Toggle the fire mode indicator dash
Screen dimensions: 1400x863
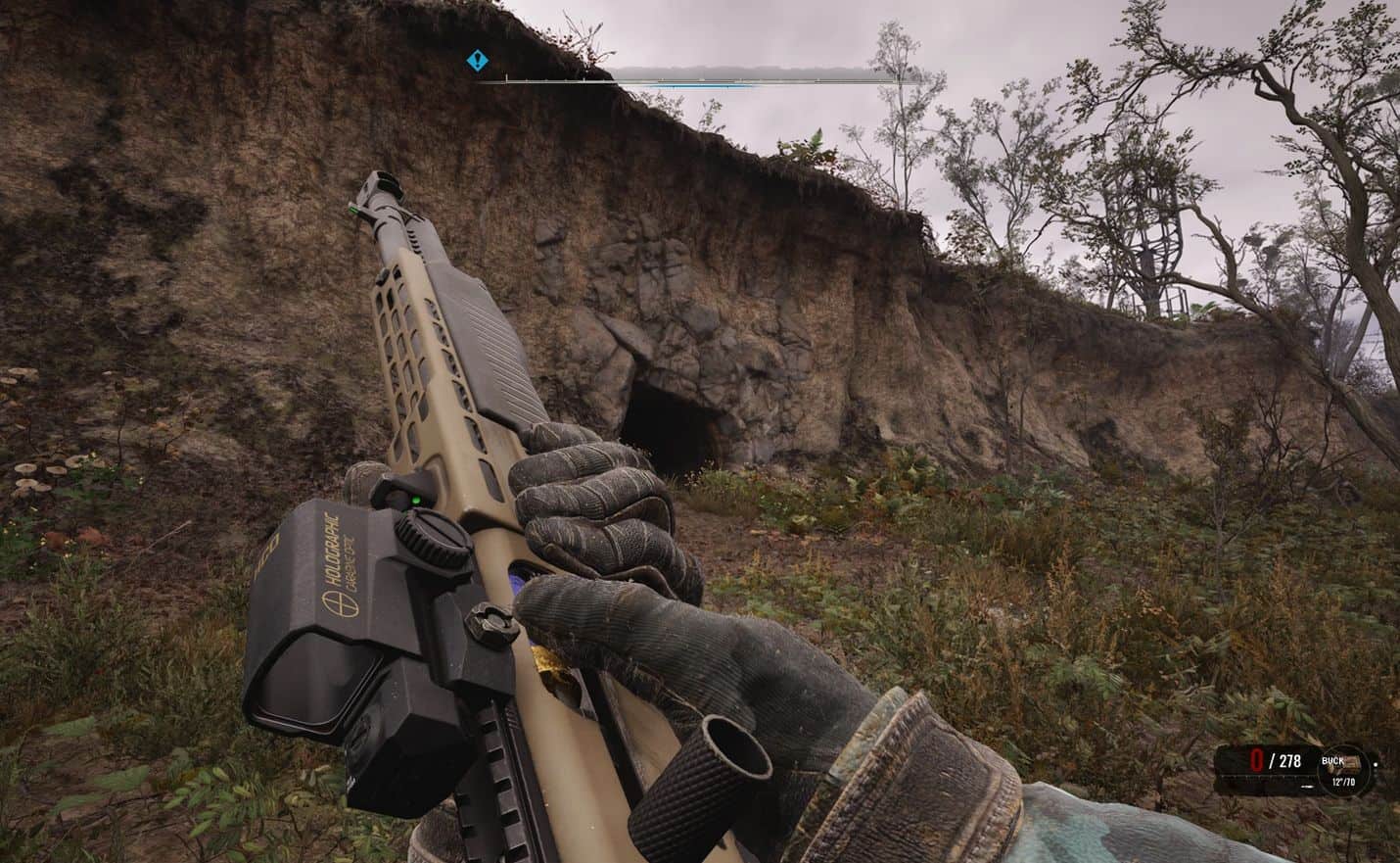(1307, 787)
